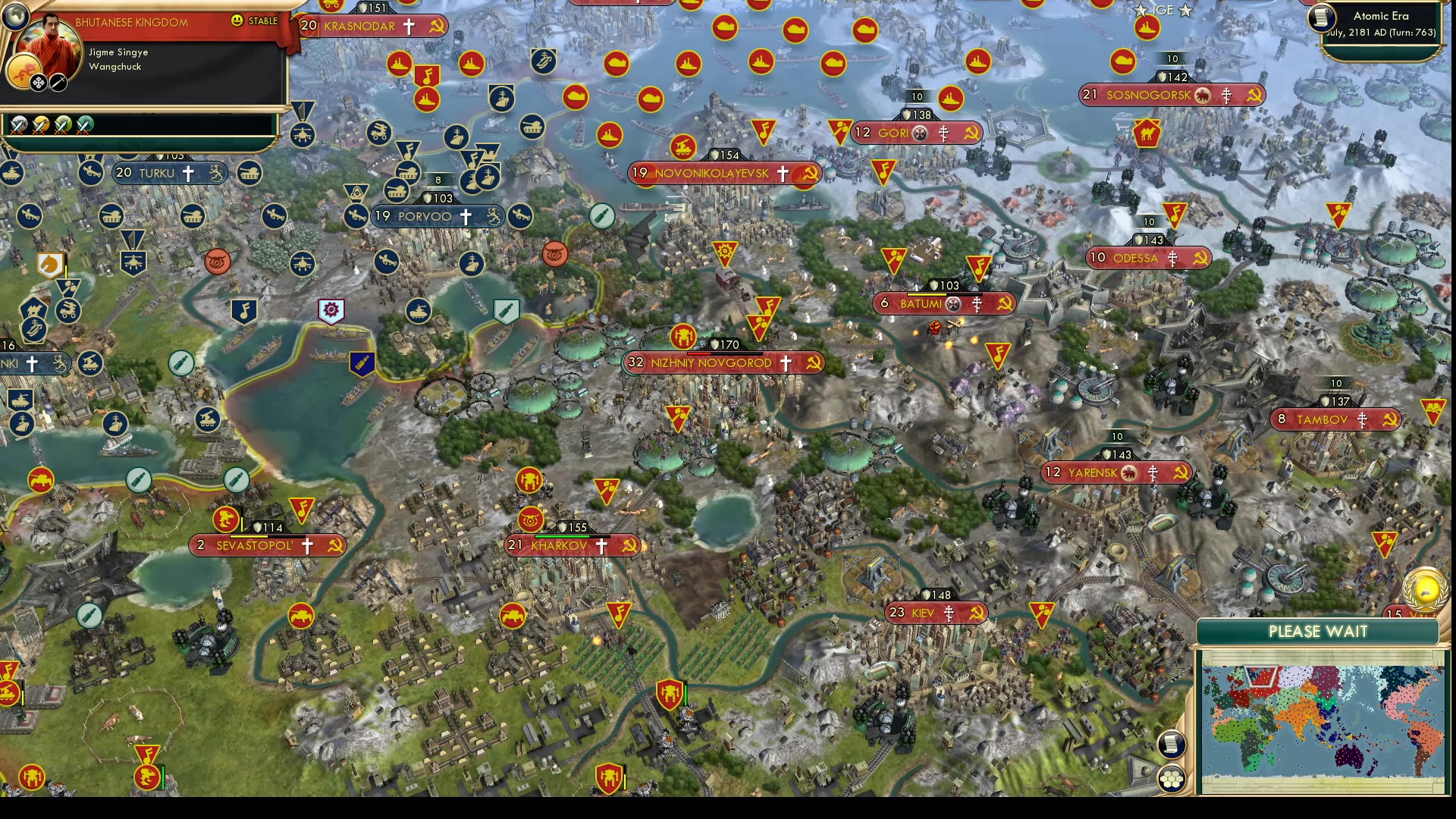Click the capital star beside the IGE label
Viewport: 1456px width, 819px height.
(x=1139, y=11)
